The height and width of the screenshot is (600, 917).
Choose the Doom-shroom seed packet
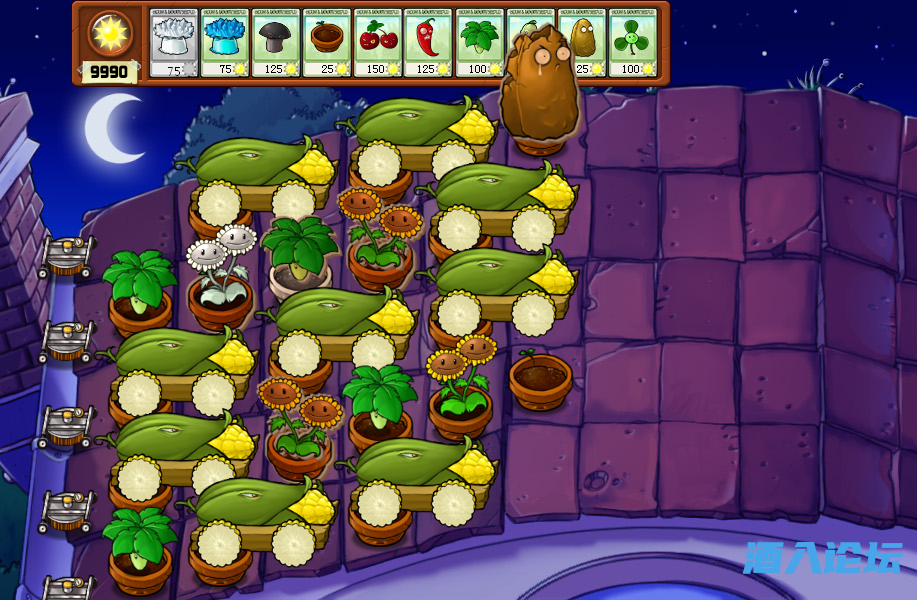pos(276,42)
